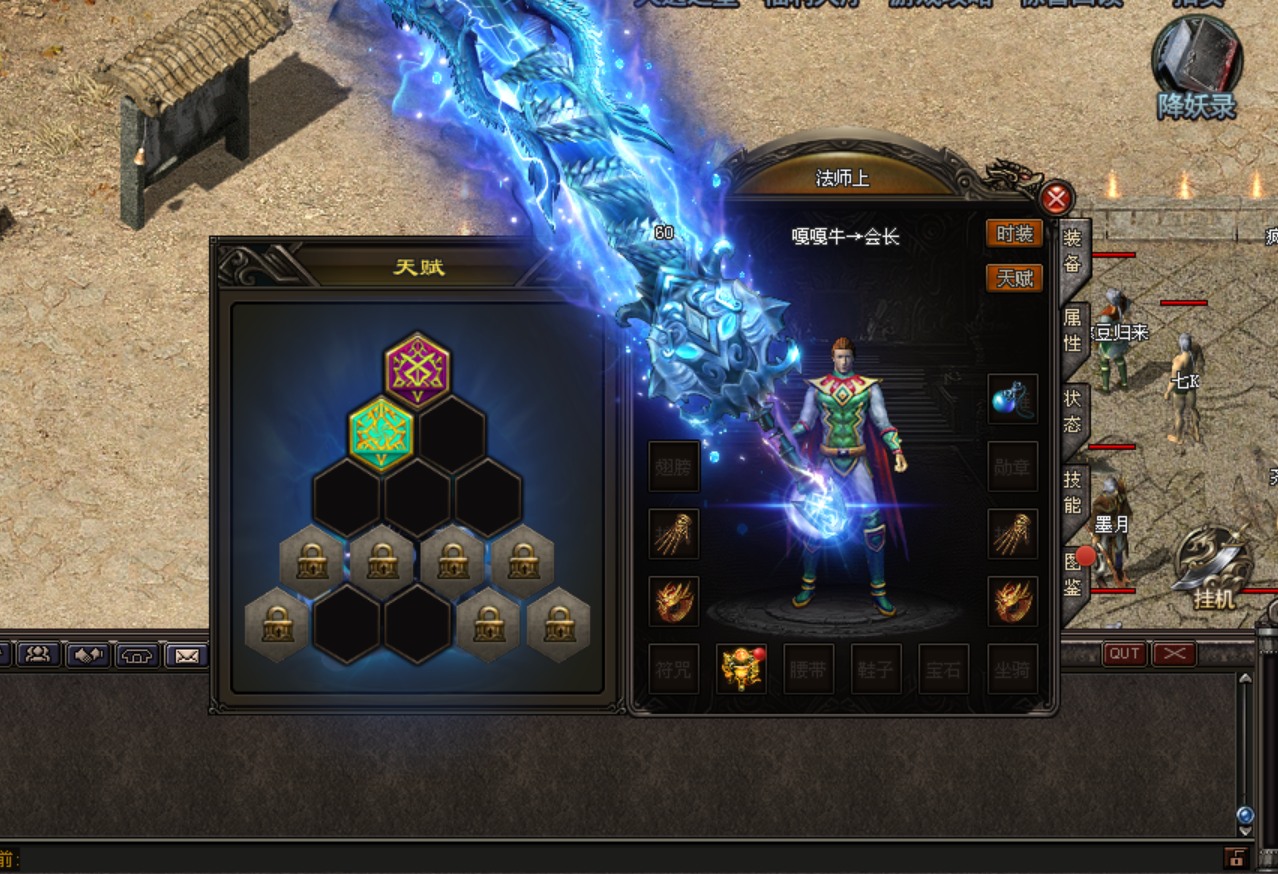Open the group members toolbar button
Image resolution: width=1278 pixels, height=874 pixels.
(x=39, y=655)
